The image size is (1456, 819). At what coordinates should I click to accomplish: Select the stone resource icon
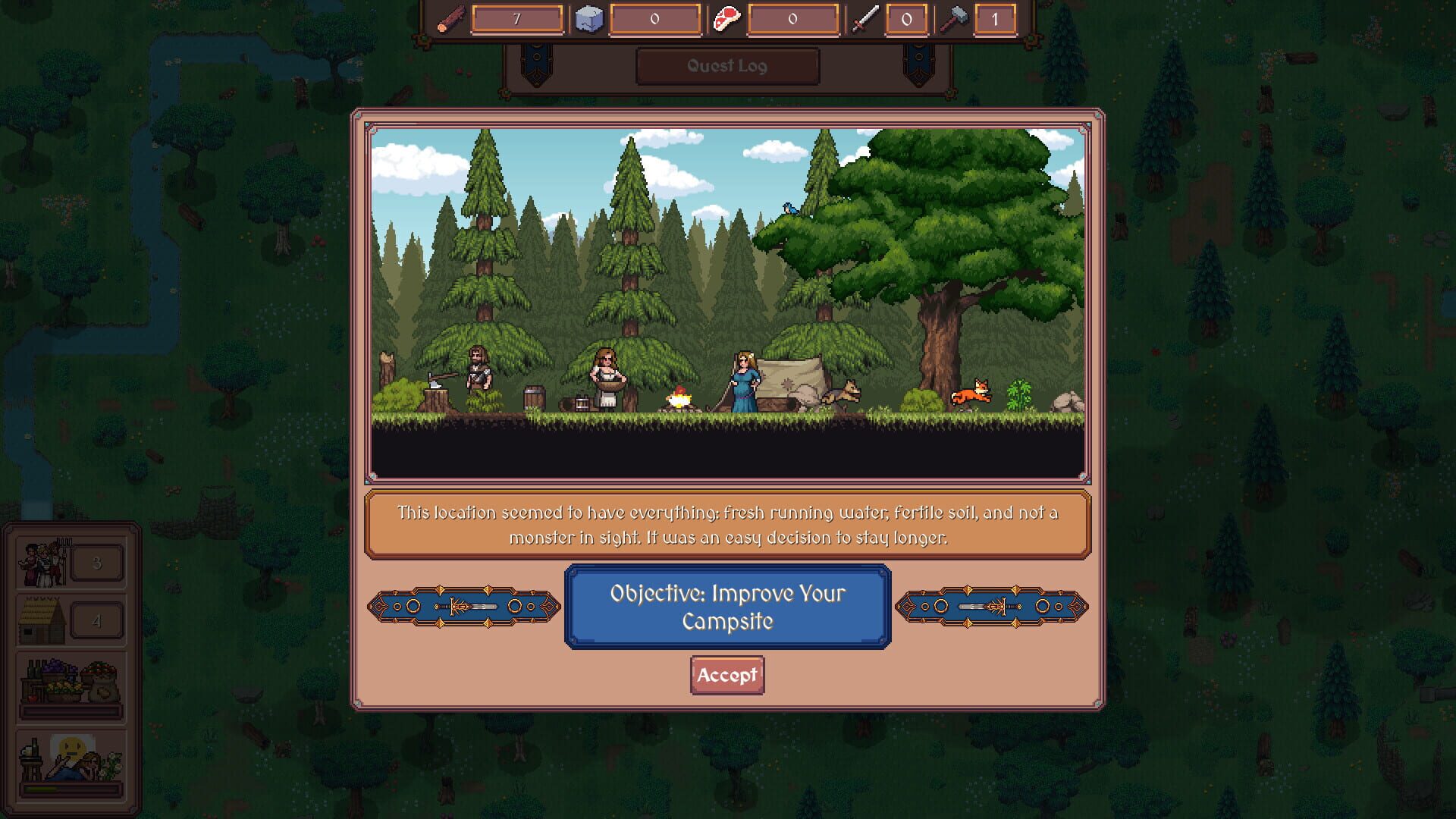(589, 18)
